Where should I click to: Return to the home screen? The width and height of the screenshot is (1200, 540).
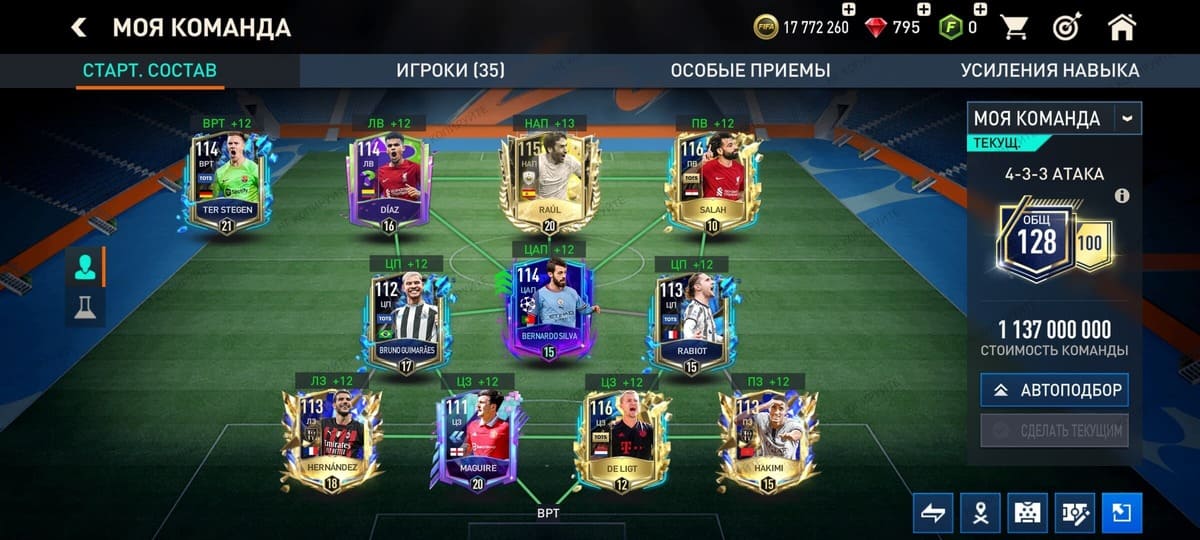[1122, 27]
